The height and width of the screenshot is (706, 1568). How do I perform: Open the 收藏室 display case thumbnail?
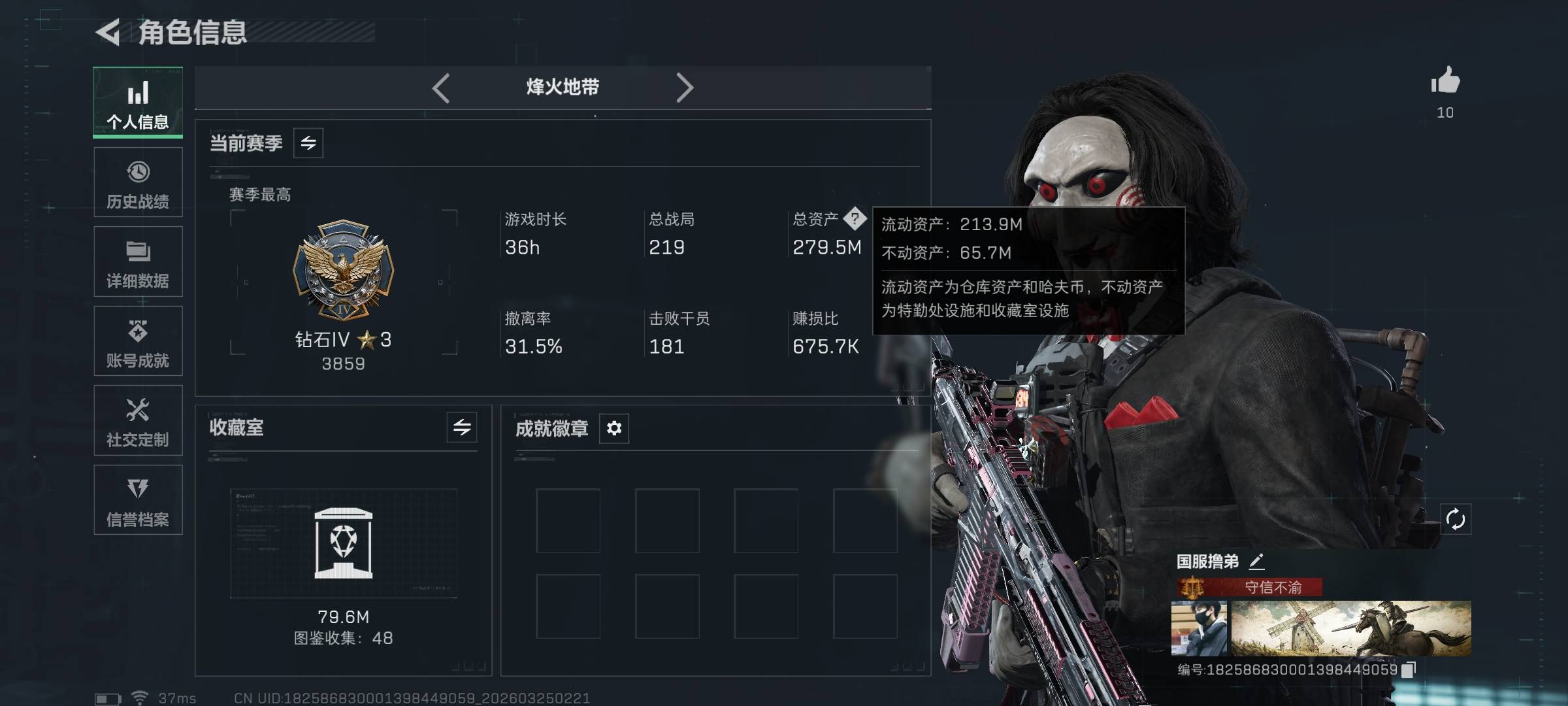point(344,543)
